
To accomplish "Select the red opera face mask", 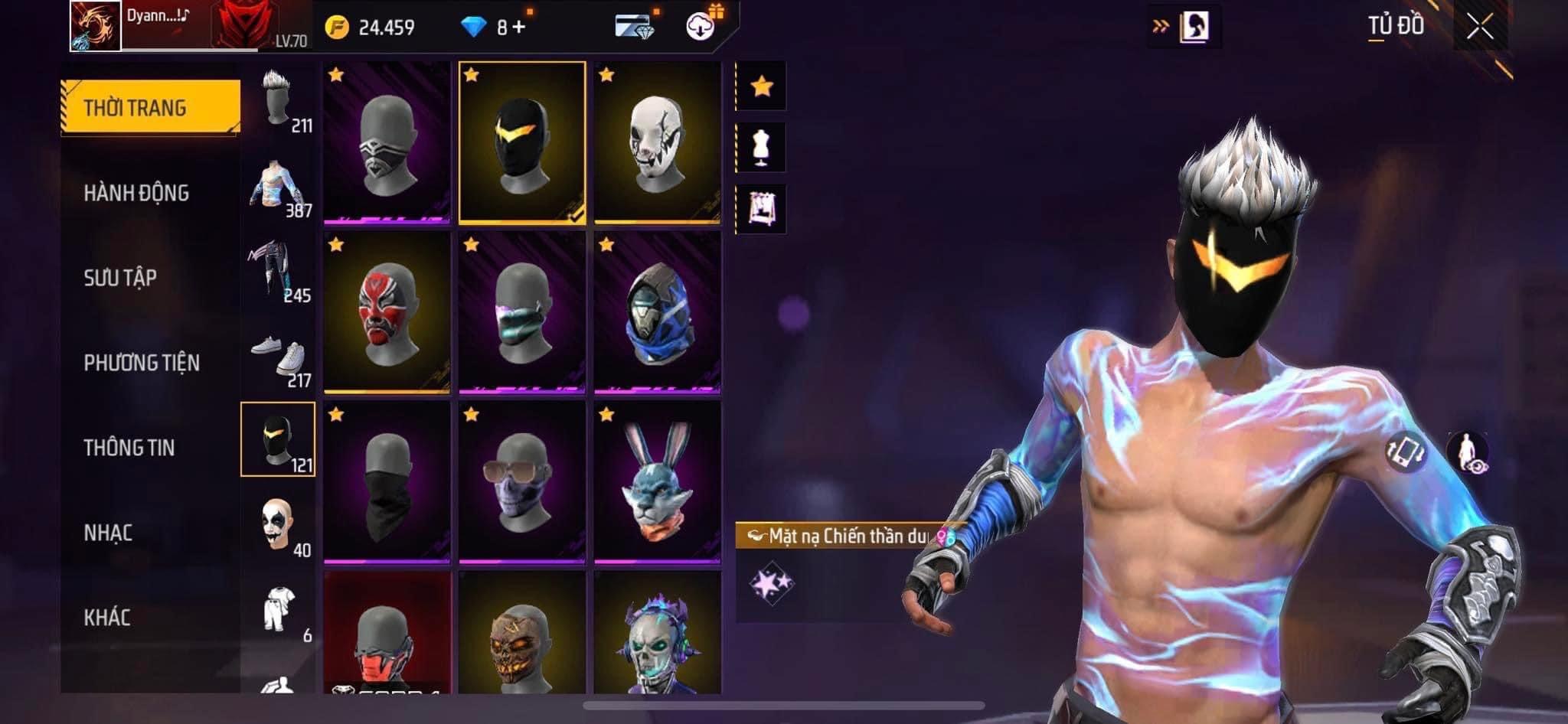I will coord(386,313).
